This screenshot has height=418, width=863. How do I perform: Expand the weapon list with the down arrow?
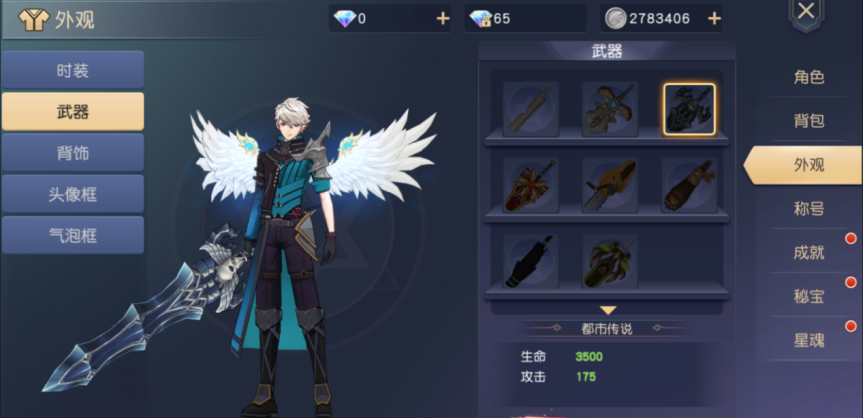(608, 311)
